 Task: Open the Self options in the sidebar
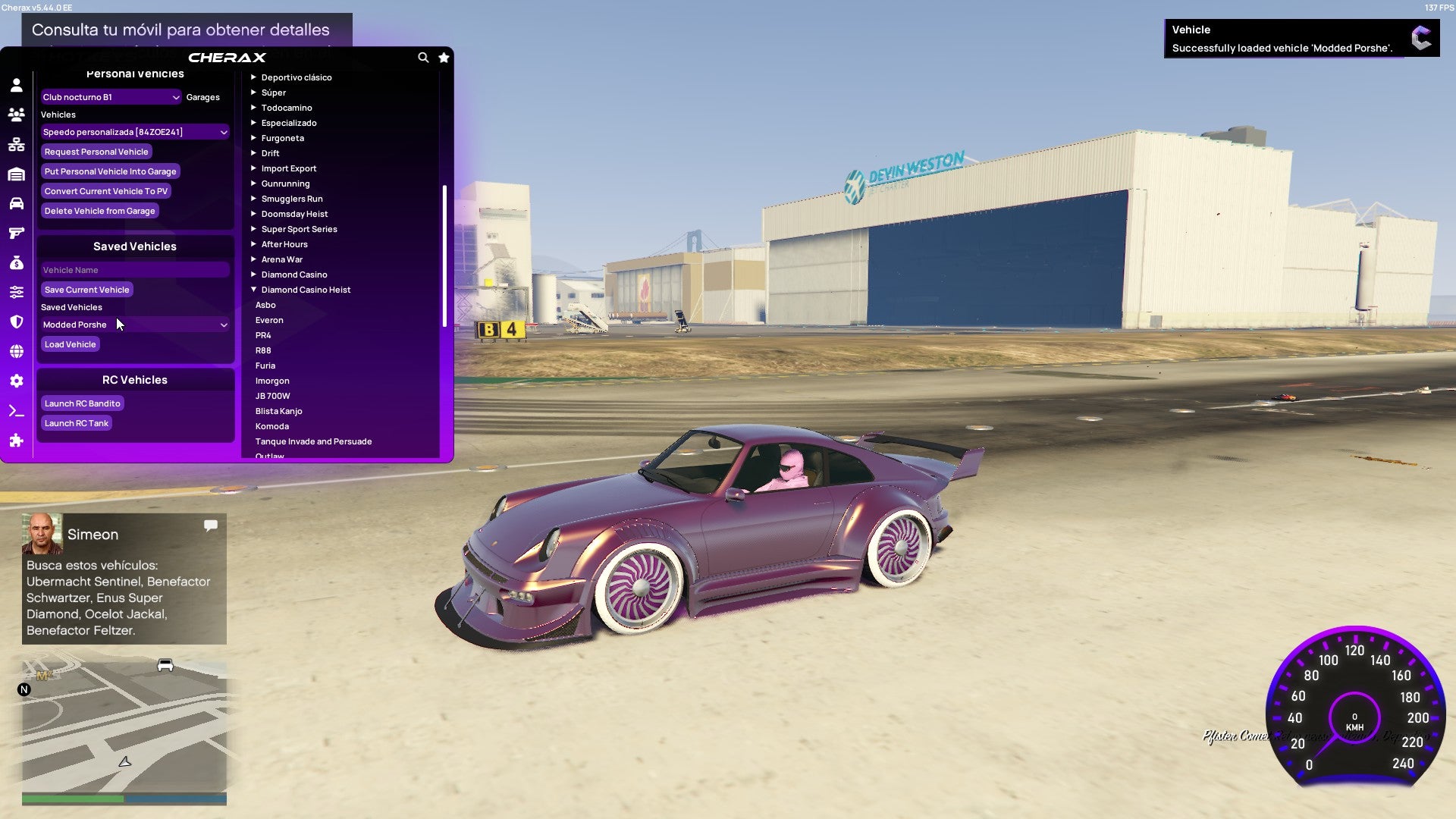(x=16, y=85)
